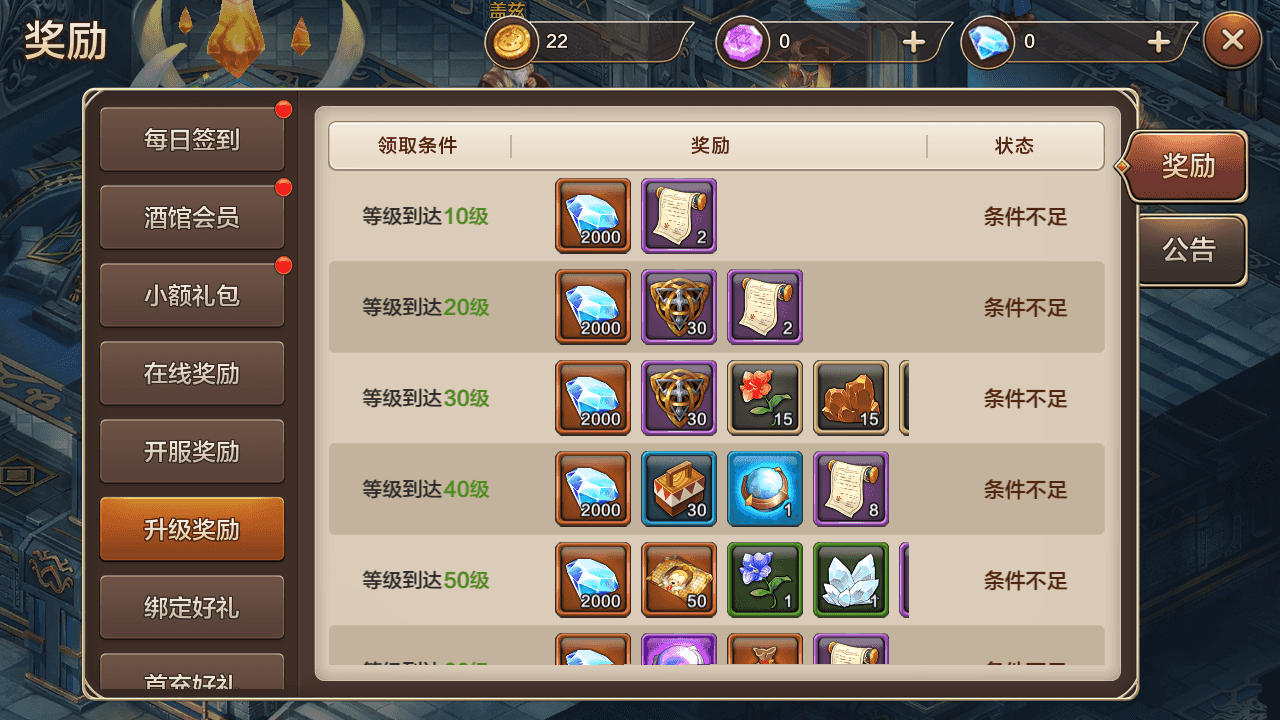Click the plus button next to the purple gem balance
This screenshot has width=1280, height=720.
913,42
